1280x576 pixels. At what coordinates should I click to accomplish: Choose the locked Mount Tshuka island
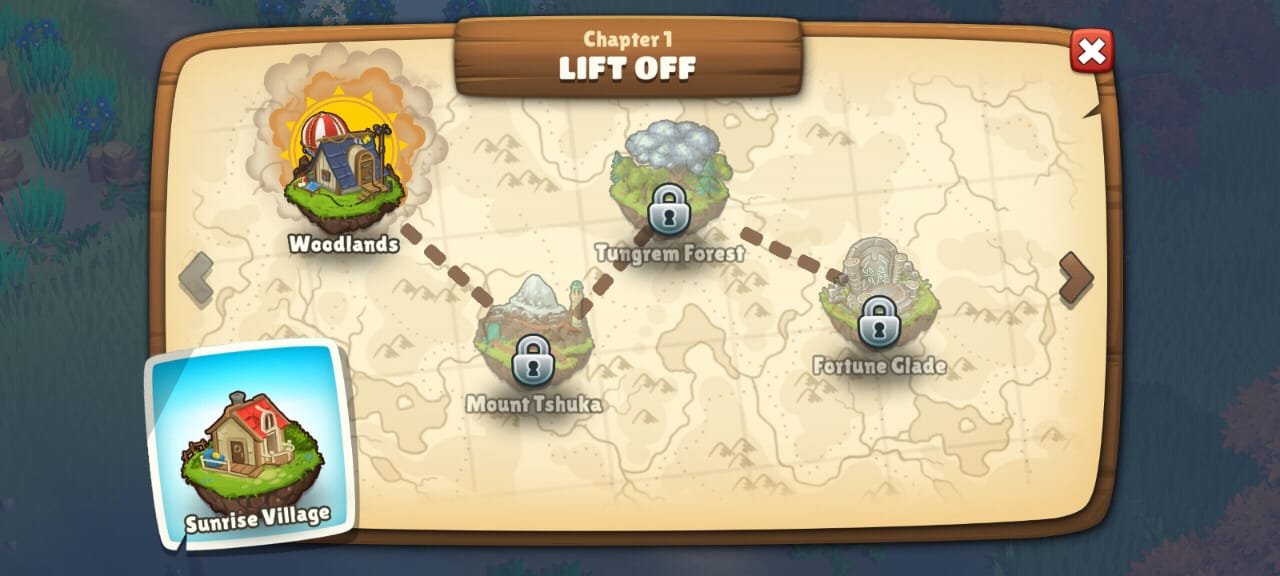pos(534,337)
